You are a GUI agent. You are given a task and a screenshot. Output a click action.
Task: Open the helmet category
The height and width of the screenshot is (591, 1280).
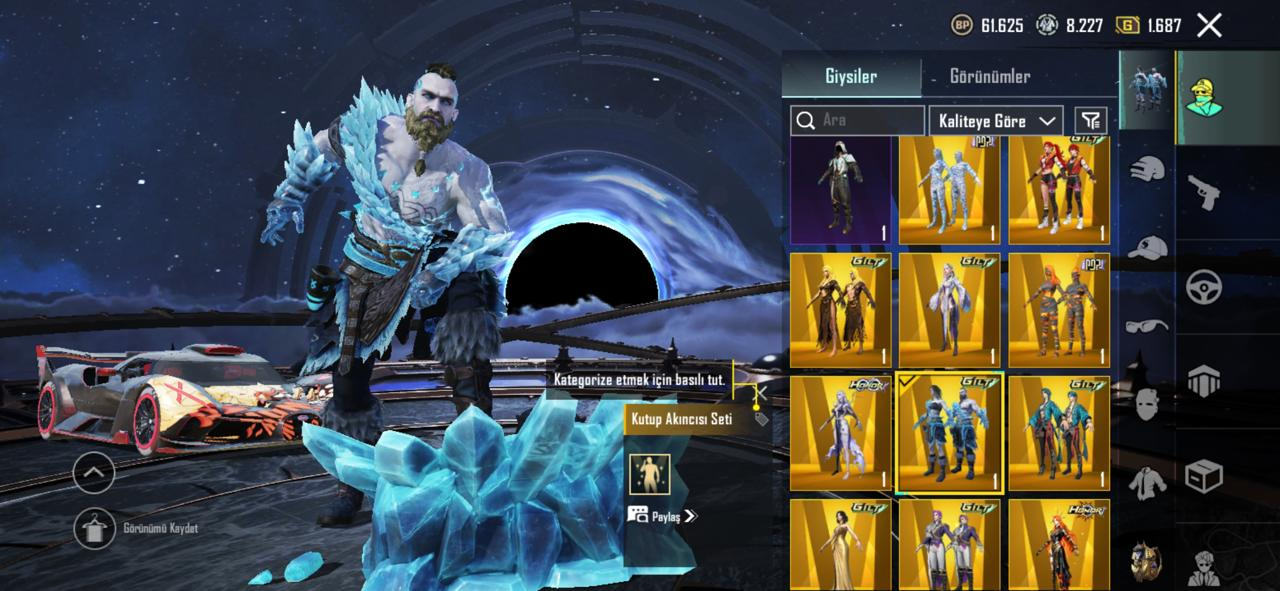click(1147, 168)
